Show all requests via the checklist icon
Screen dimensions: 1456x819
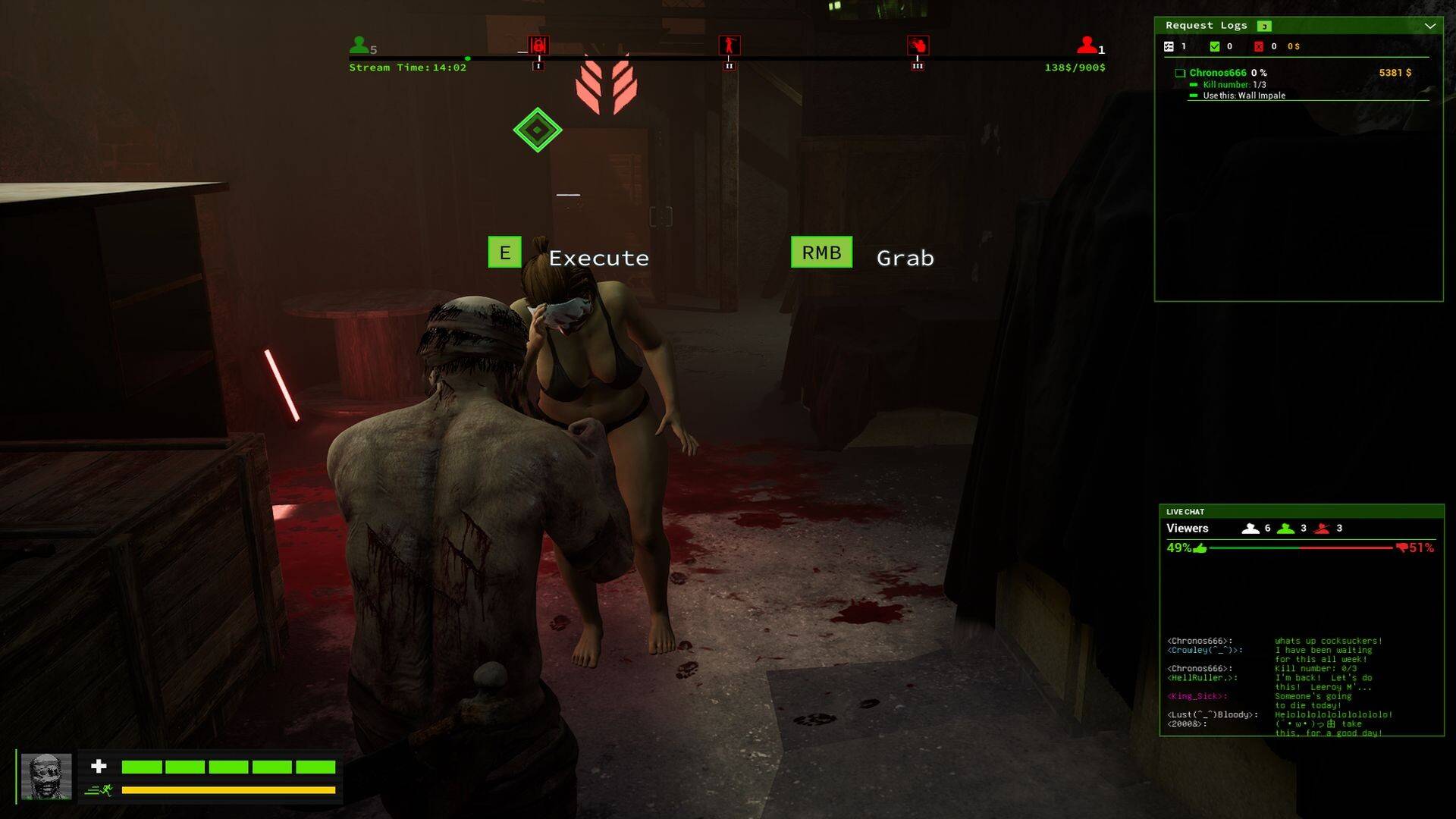point(1169,47)
